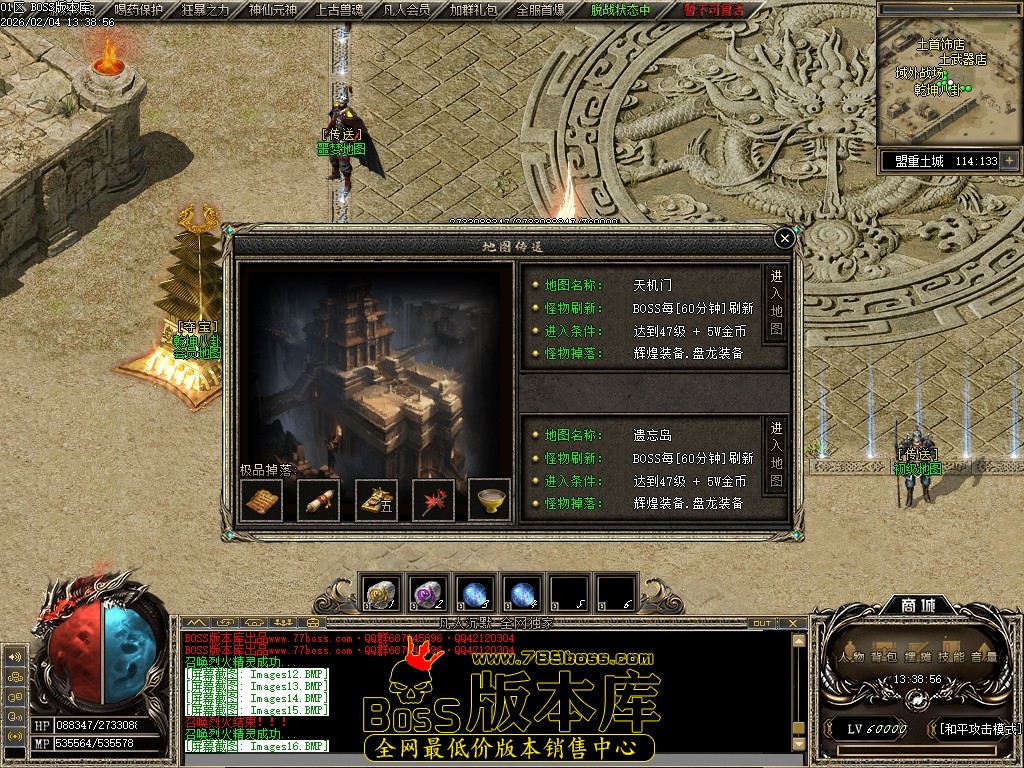Enter the 遗忘岛 map
This screenshot has height=768, width=1024.
click(x=776, y=455)
